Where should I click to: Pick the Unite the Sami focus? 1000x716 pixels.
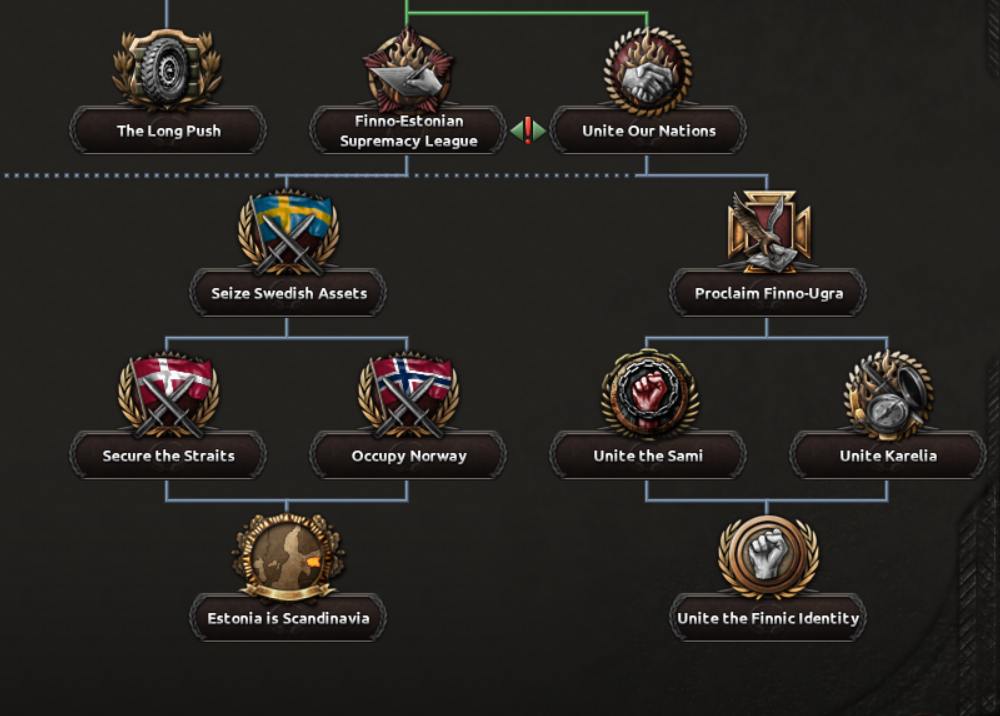(648, 456)
